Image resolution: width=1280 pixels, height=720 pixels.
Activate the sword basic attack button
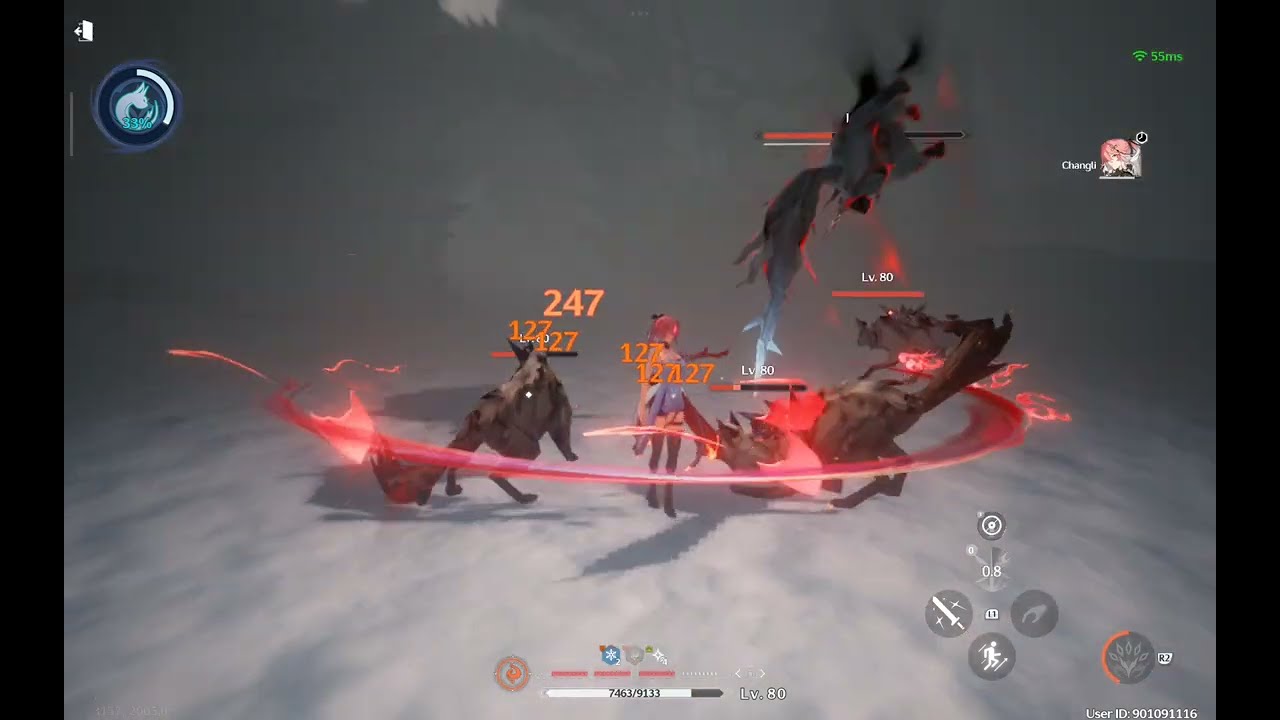[x=948, y=612]
